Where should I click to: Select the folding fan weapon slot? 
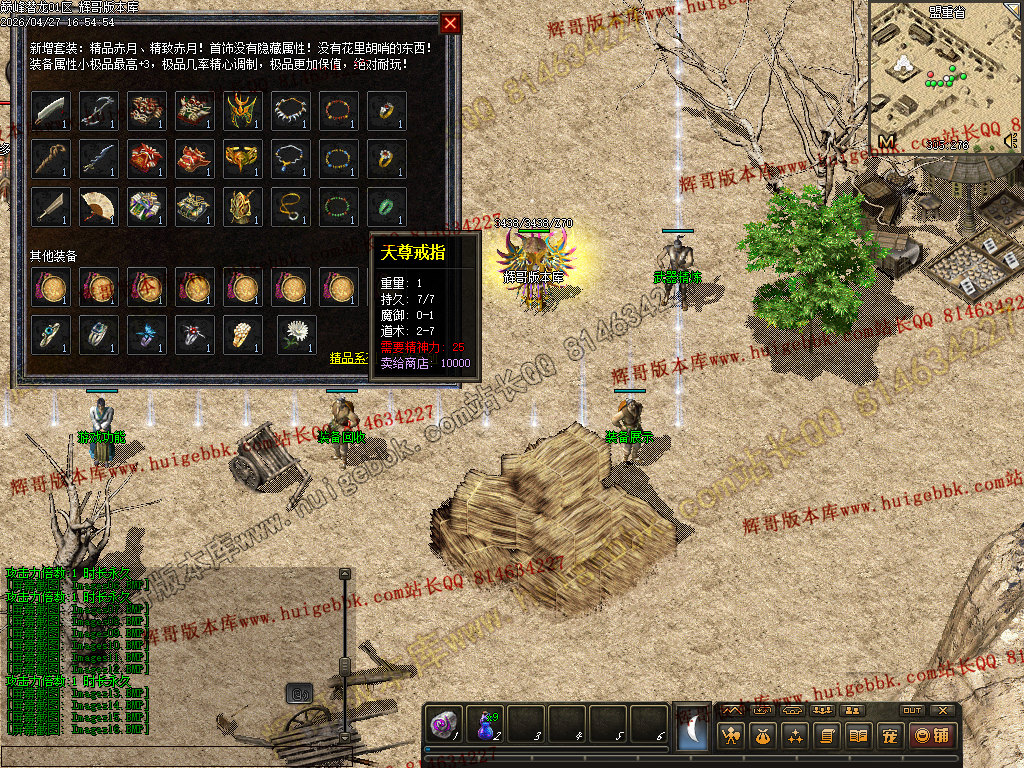(99, 207)
